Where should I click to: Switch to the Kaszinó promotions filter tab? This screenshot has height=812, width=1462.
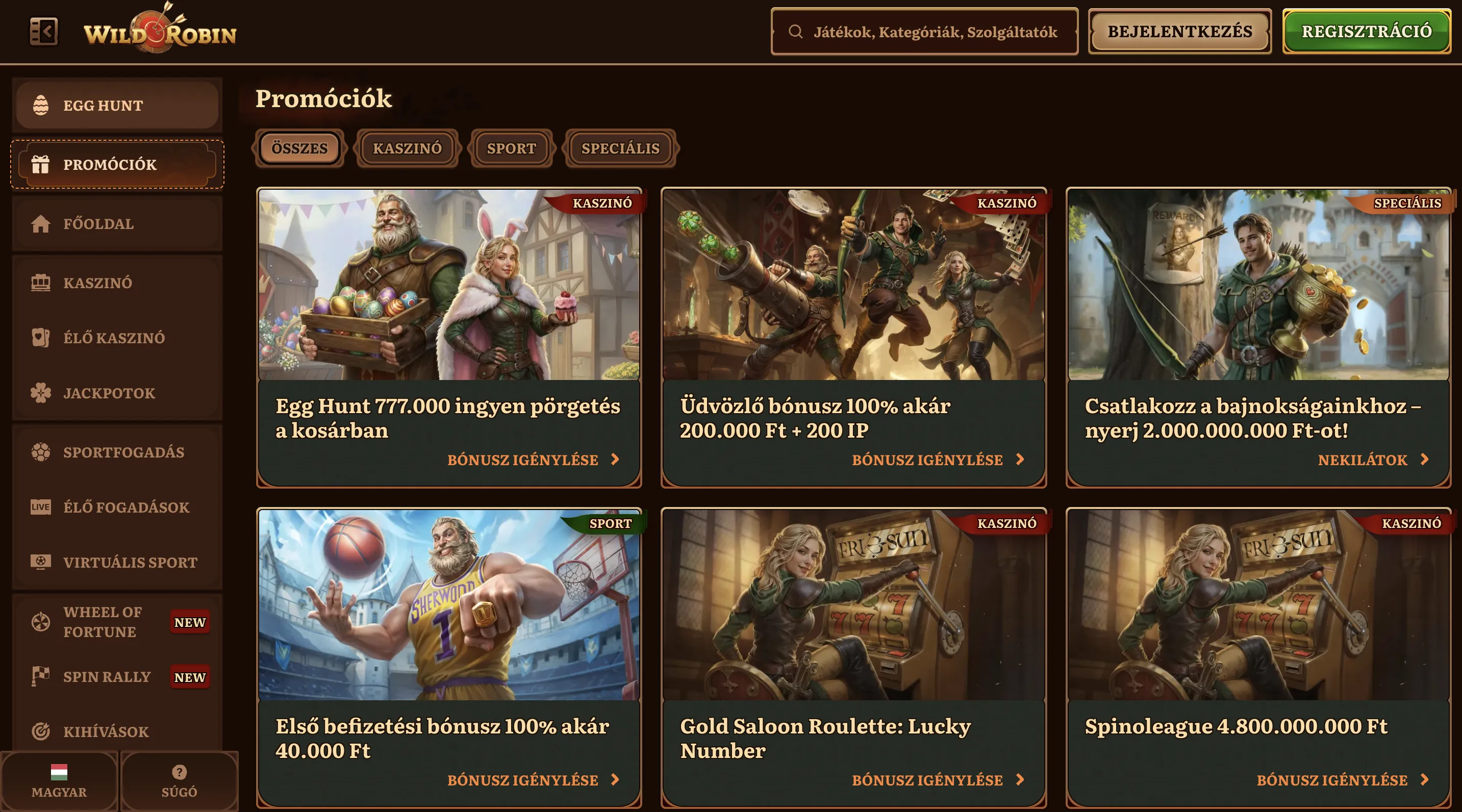[407, 148]
